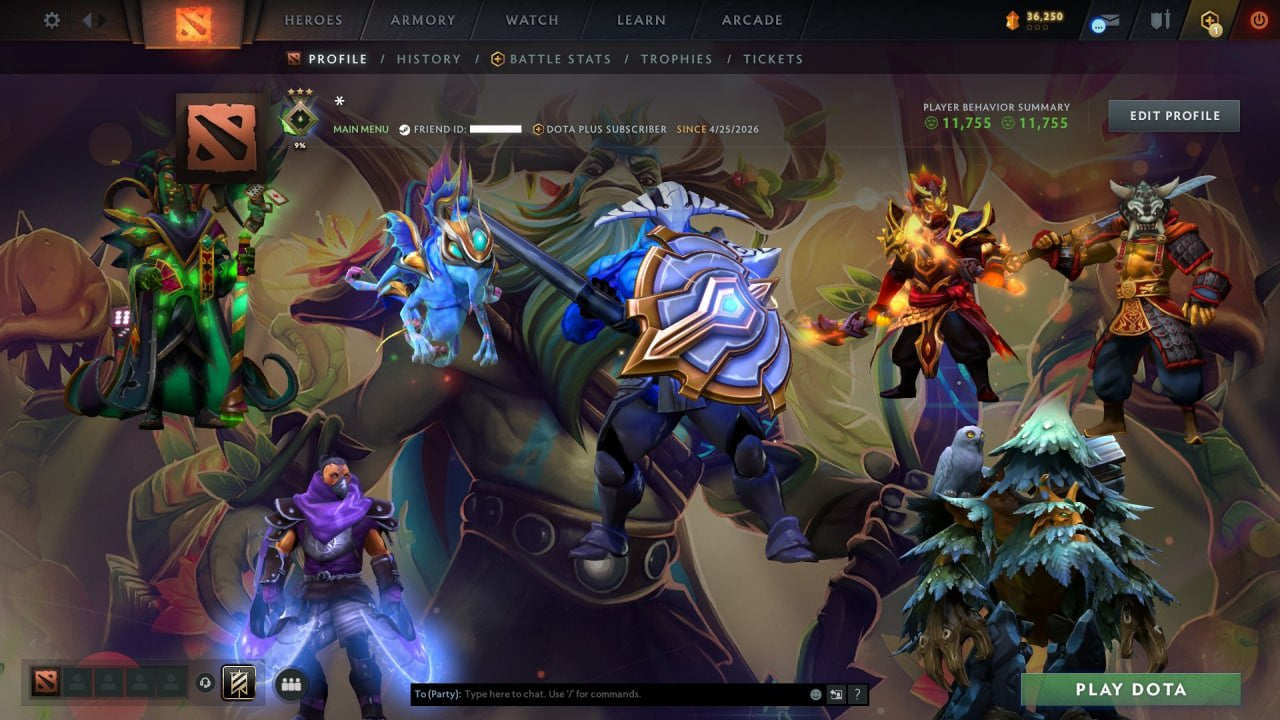Open the emoticon picker in the chat bar
Viewport: 1280px width, 720px height.
[815, 693]
